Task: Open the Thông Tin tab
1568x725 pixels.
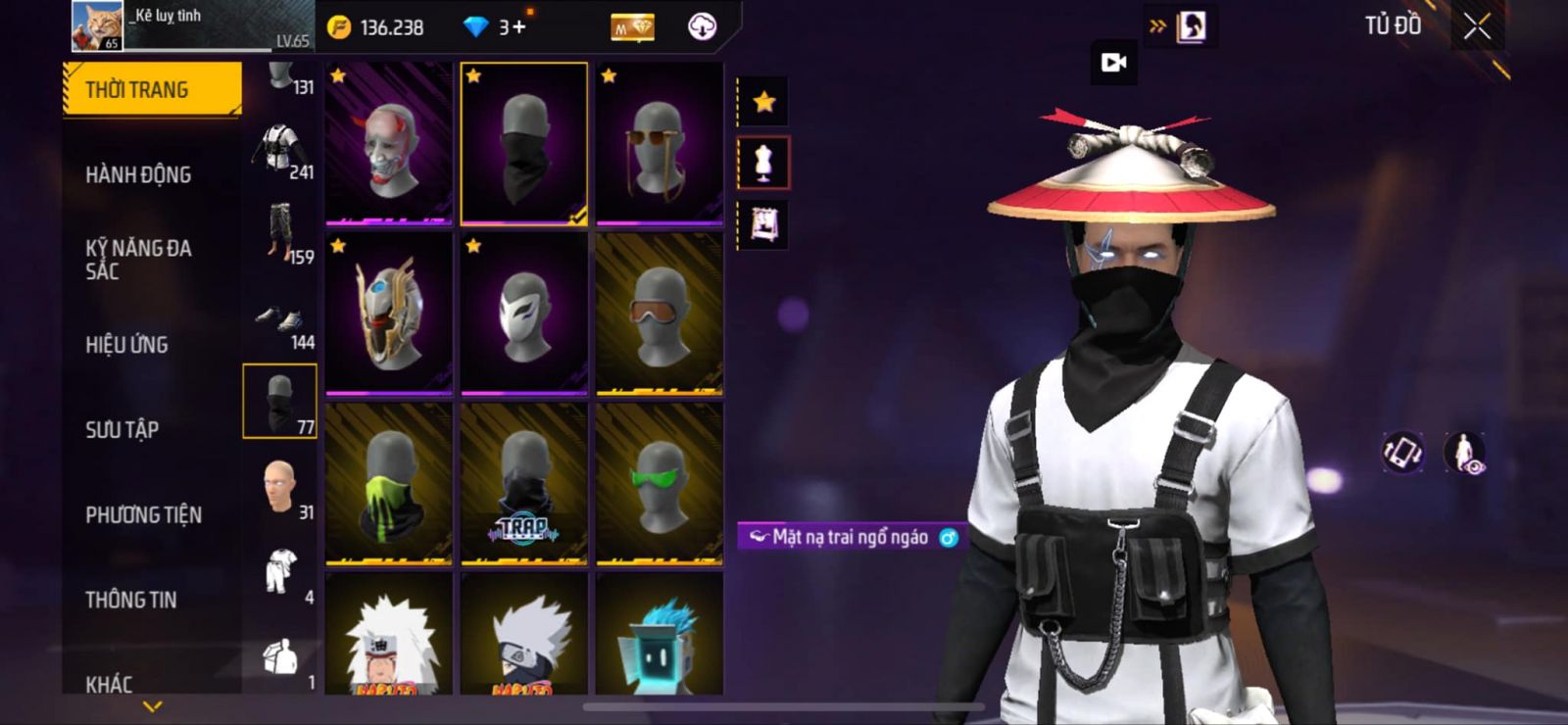Action: (130, 600)
